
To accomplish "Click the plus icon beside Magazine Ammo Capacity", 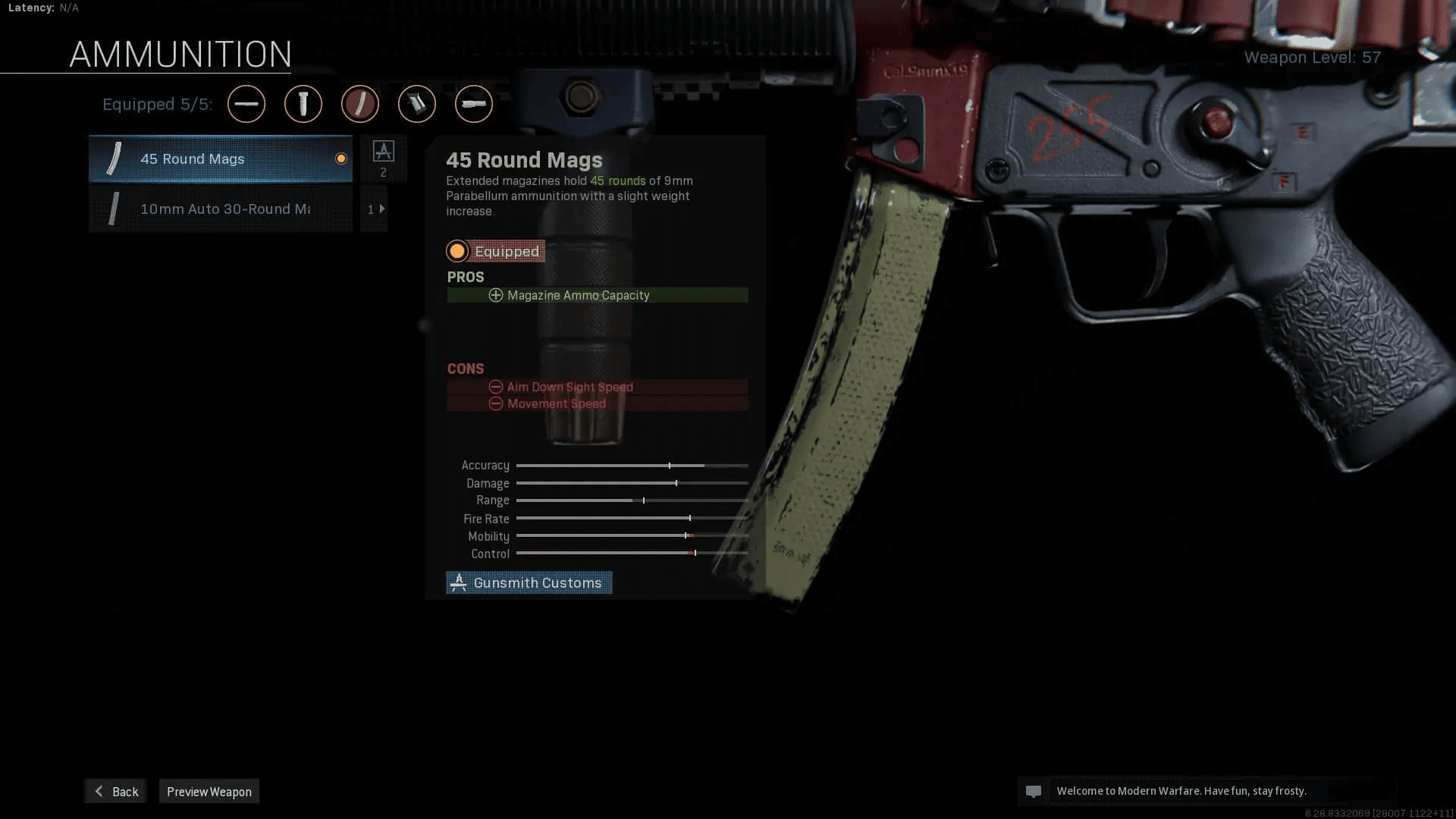I will tap(496, 295).
